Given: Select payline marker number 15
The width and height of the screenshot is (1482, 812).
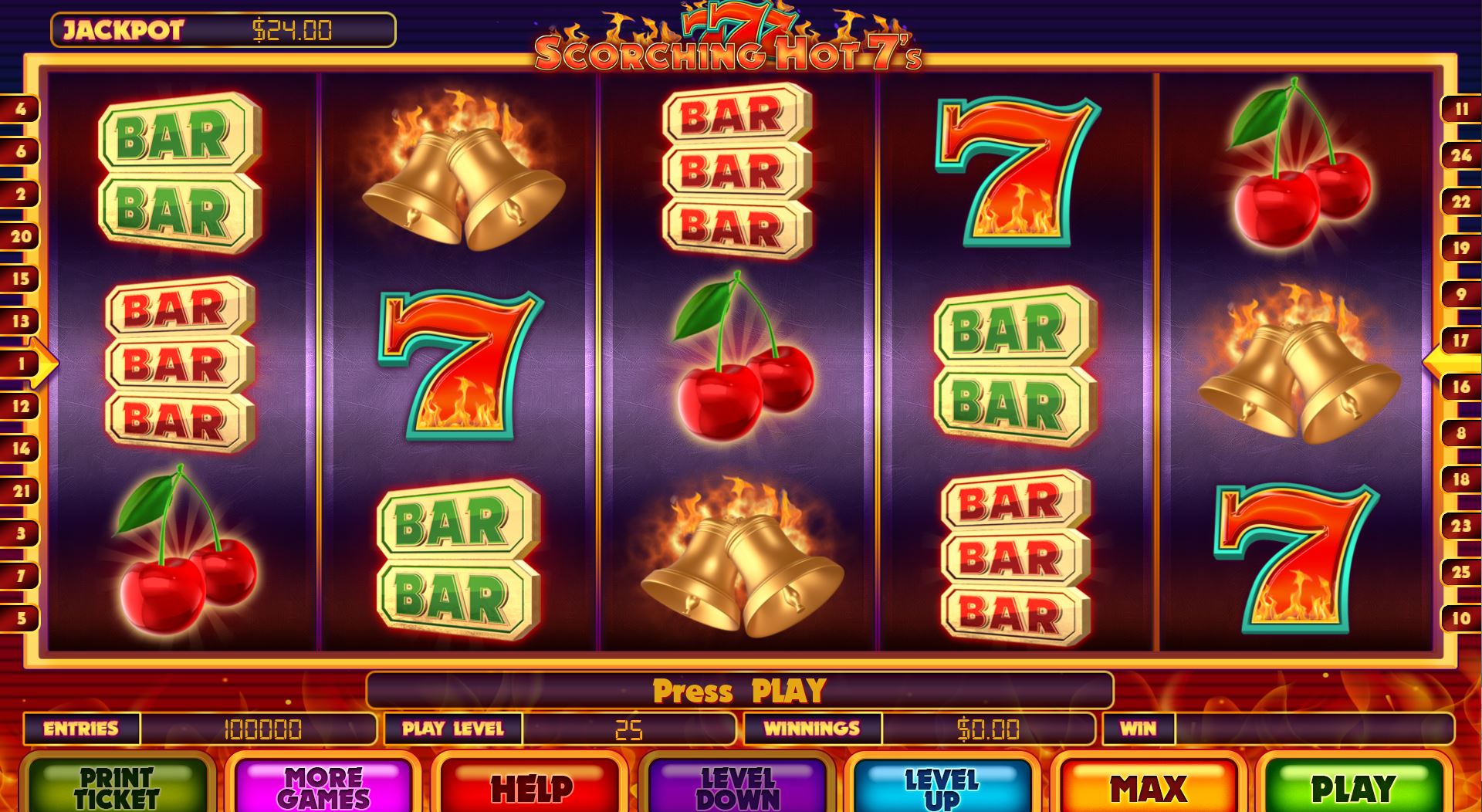Looking at the screenshot, I should point(20,279).
